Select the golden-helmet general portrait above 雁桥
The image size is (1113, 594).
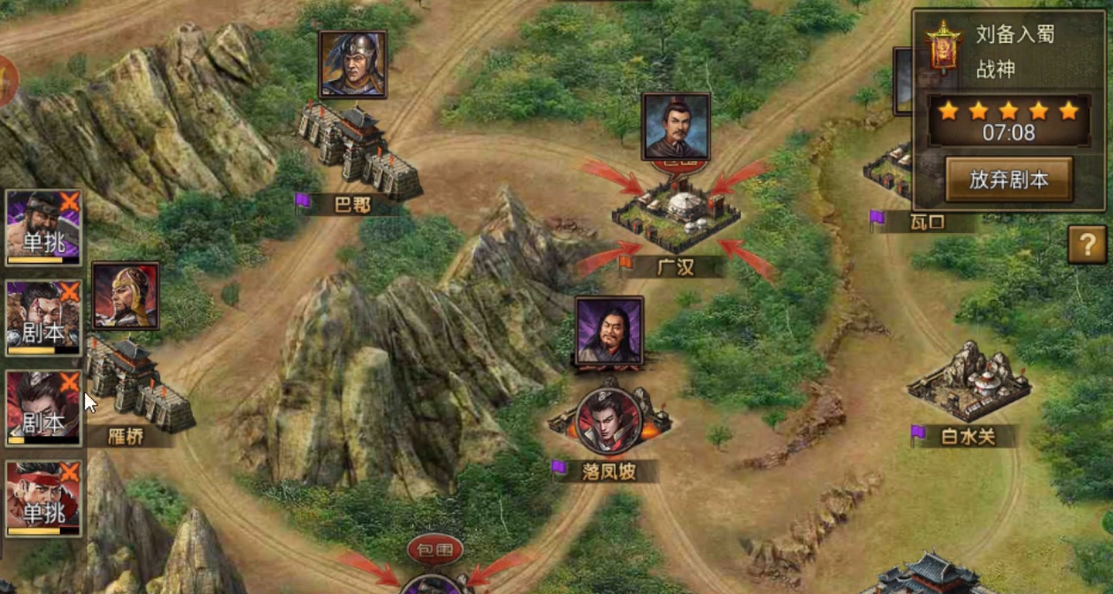pyautogui.click(x=125, y=296)
